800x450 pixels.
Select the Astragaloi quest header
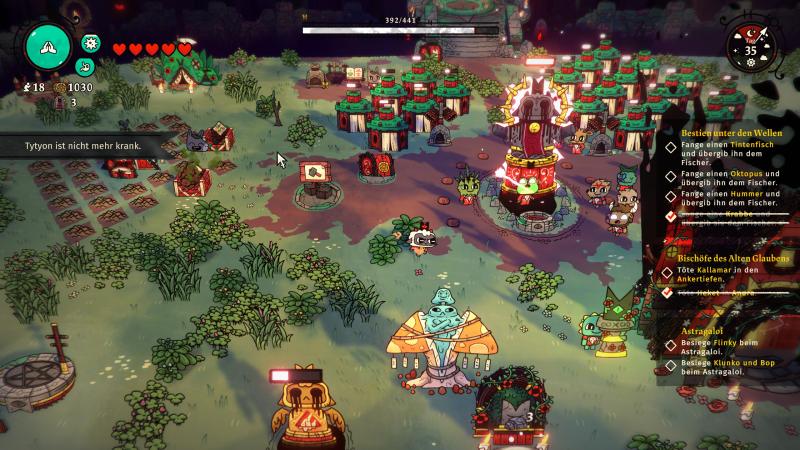coord(705,328)
